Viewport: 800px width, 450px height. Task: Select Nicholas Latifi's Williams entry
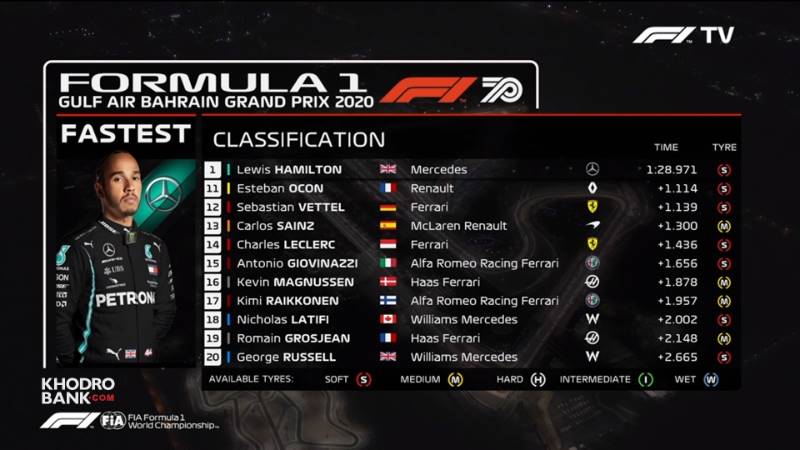tap(470, 320)
